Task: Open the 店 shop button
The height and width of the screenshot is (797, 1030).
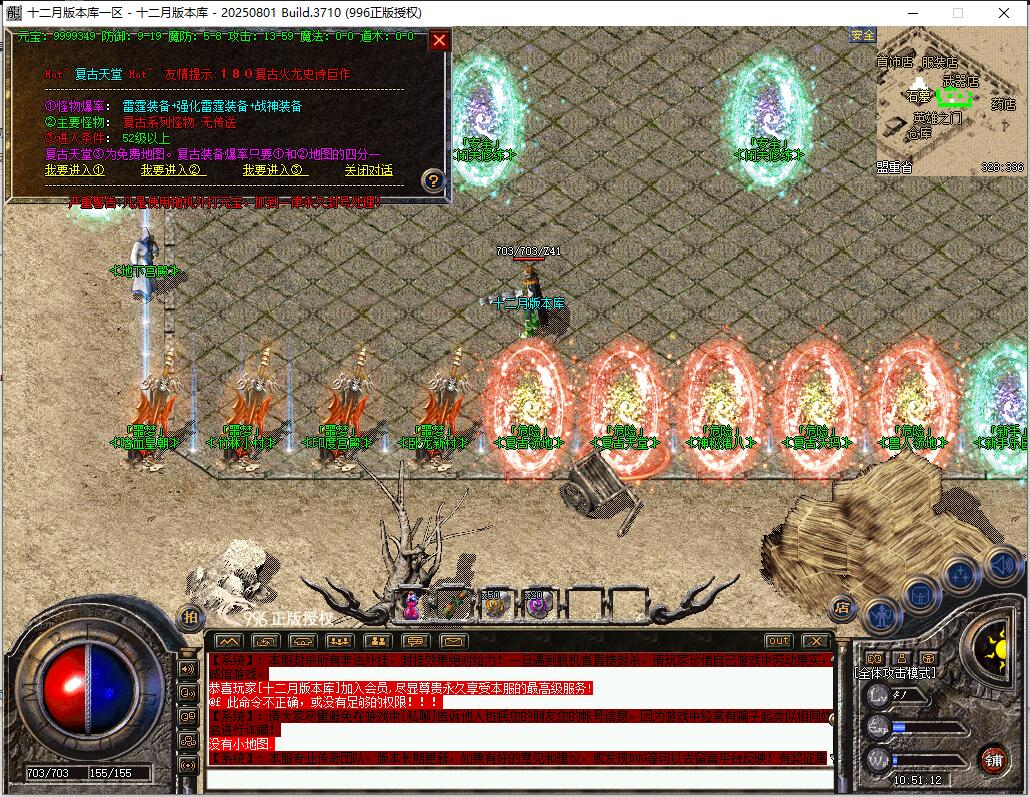Action: pos(843,607)
